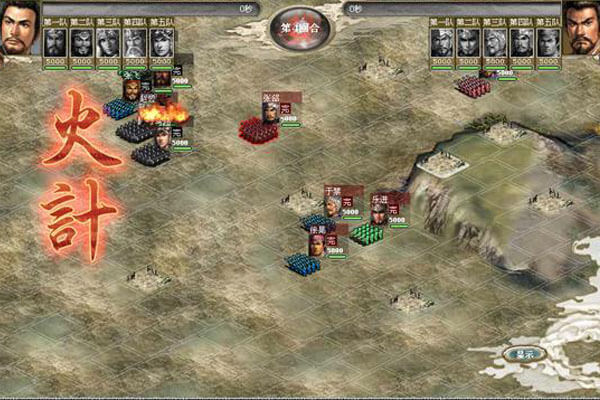Viewport: 600px width, 400px height.
Task: Select right army's 第四队 general portrait
Action: tap(521, 42)
